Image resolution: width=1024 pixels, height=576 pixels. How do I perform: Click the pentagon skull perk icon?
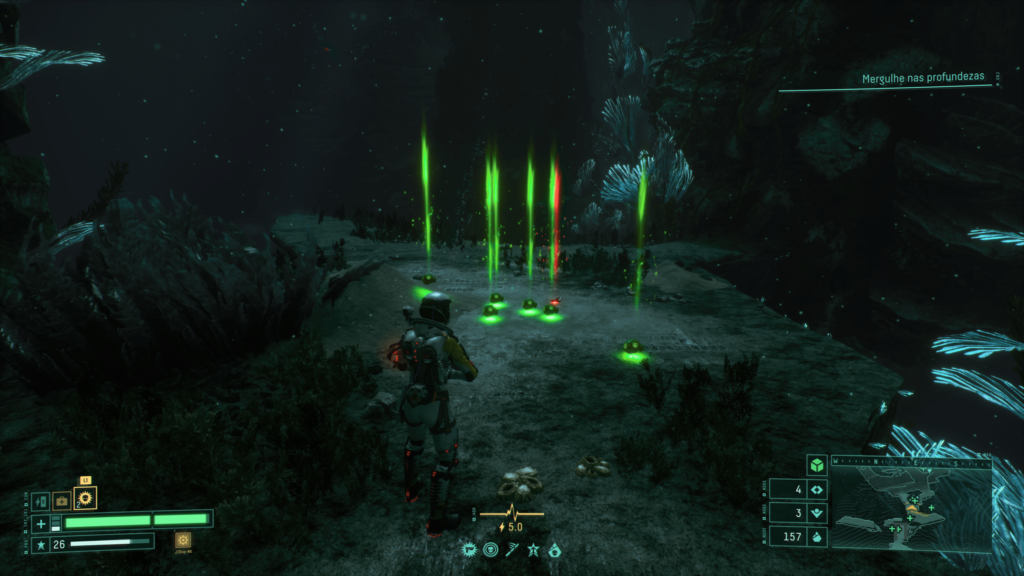pos(554,549)
